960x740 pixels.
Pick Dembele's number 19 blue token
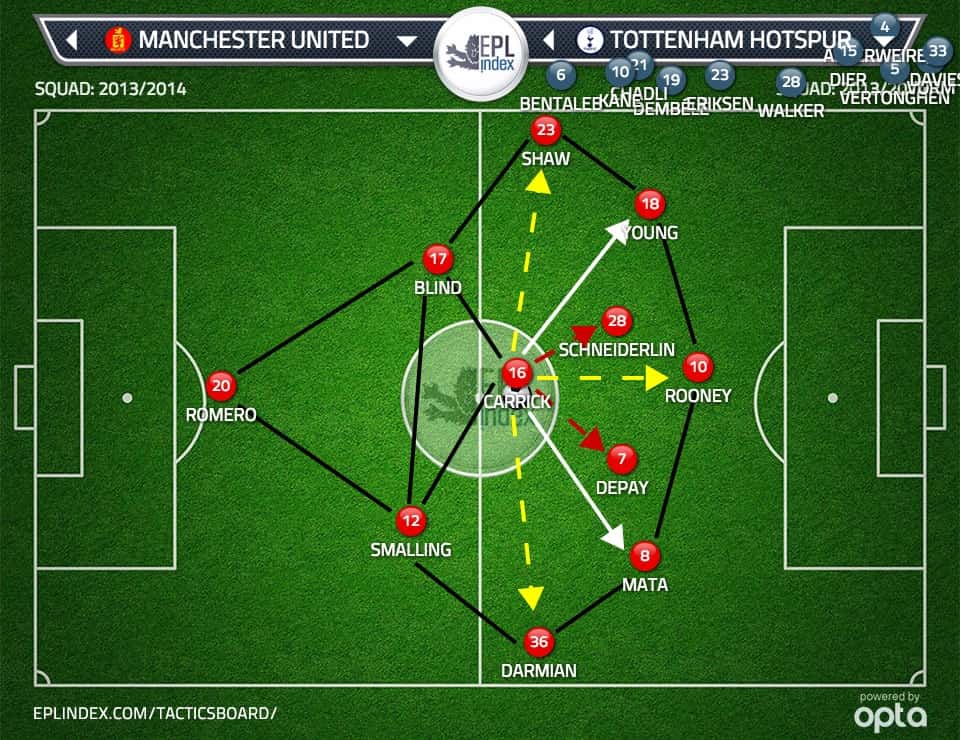click(671, 80)
